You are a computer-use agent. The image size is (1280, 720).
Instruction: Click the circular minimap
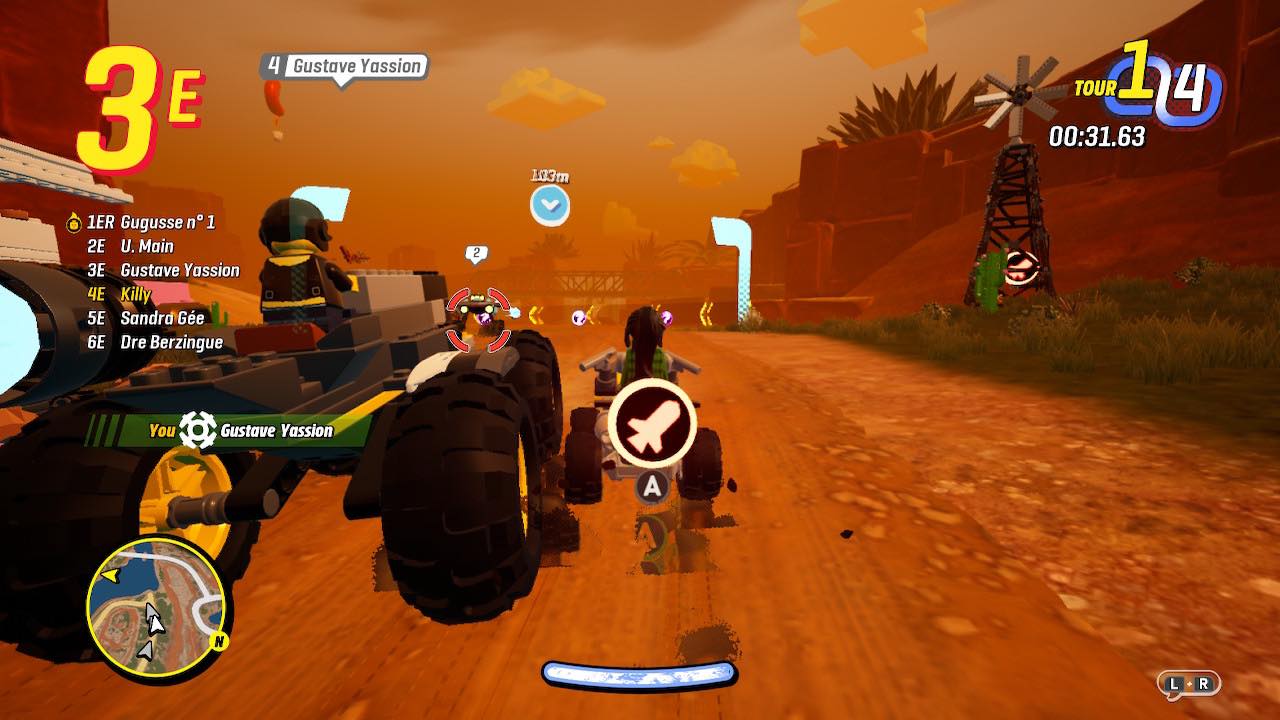[158, 597]
